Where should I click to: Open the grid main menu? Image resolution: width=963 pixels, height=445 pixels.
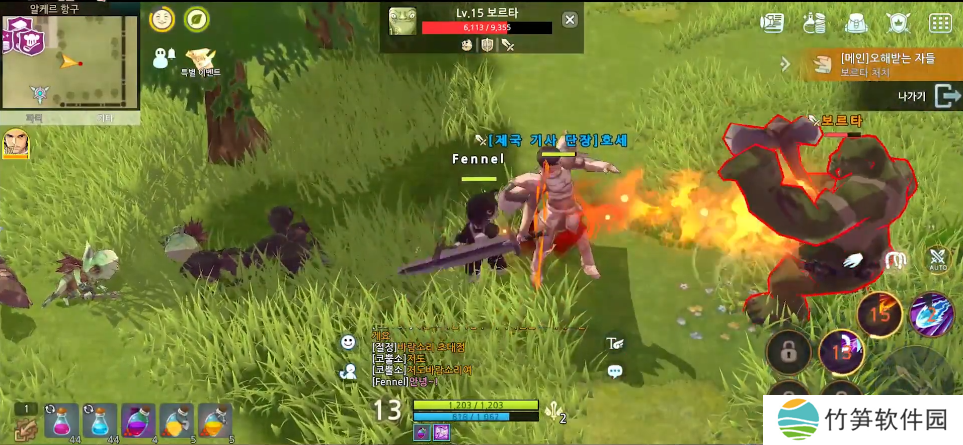[x=940, y=22]
